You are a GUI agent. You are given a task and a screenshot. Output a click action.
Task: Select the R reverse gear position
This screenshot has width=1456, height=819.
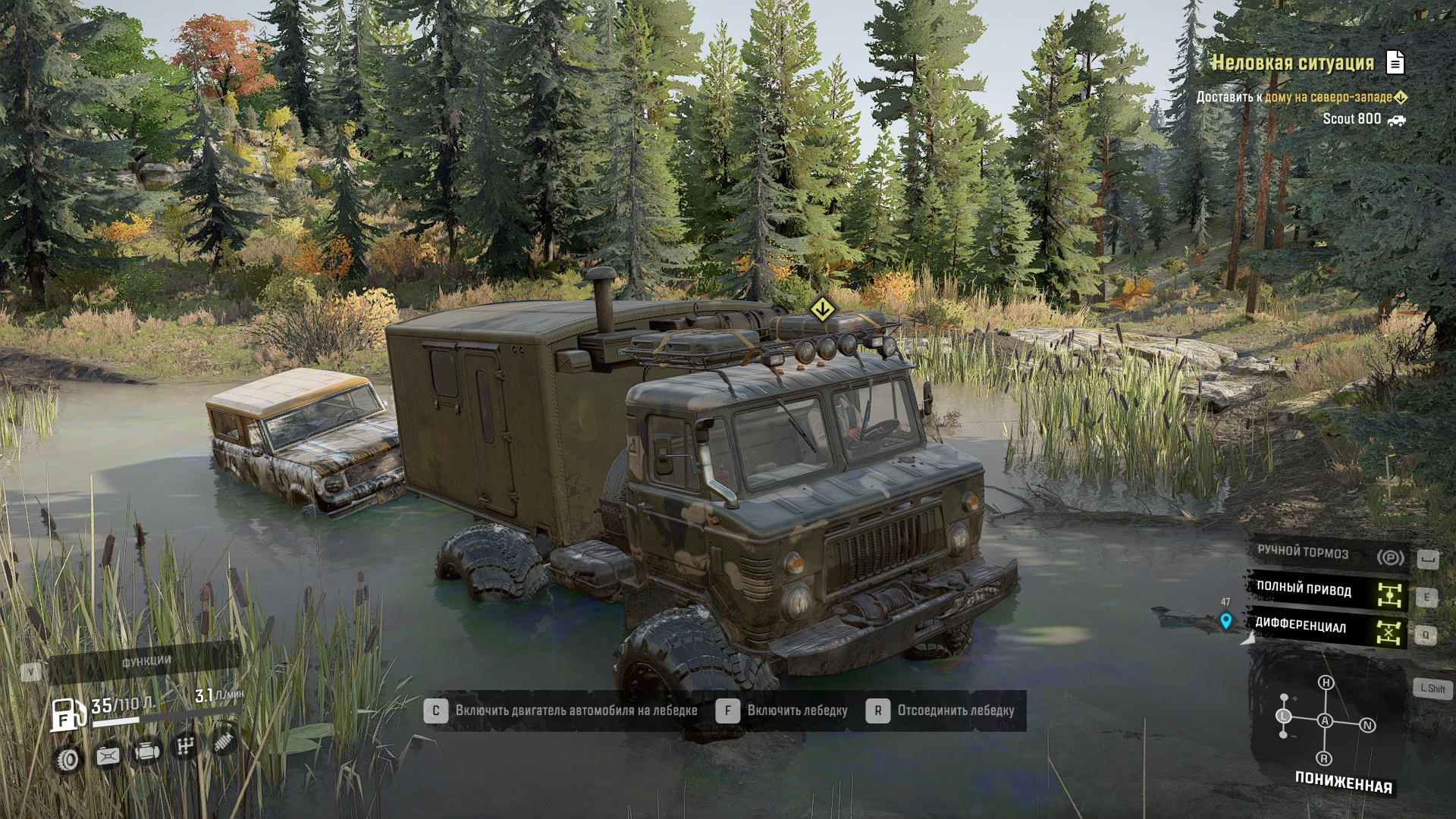click(x=1324, y=758)
